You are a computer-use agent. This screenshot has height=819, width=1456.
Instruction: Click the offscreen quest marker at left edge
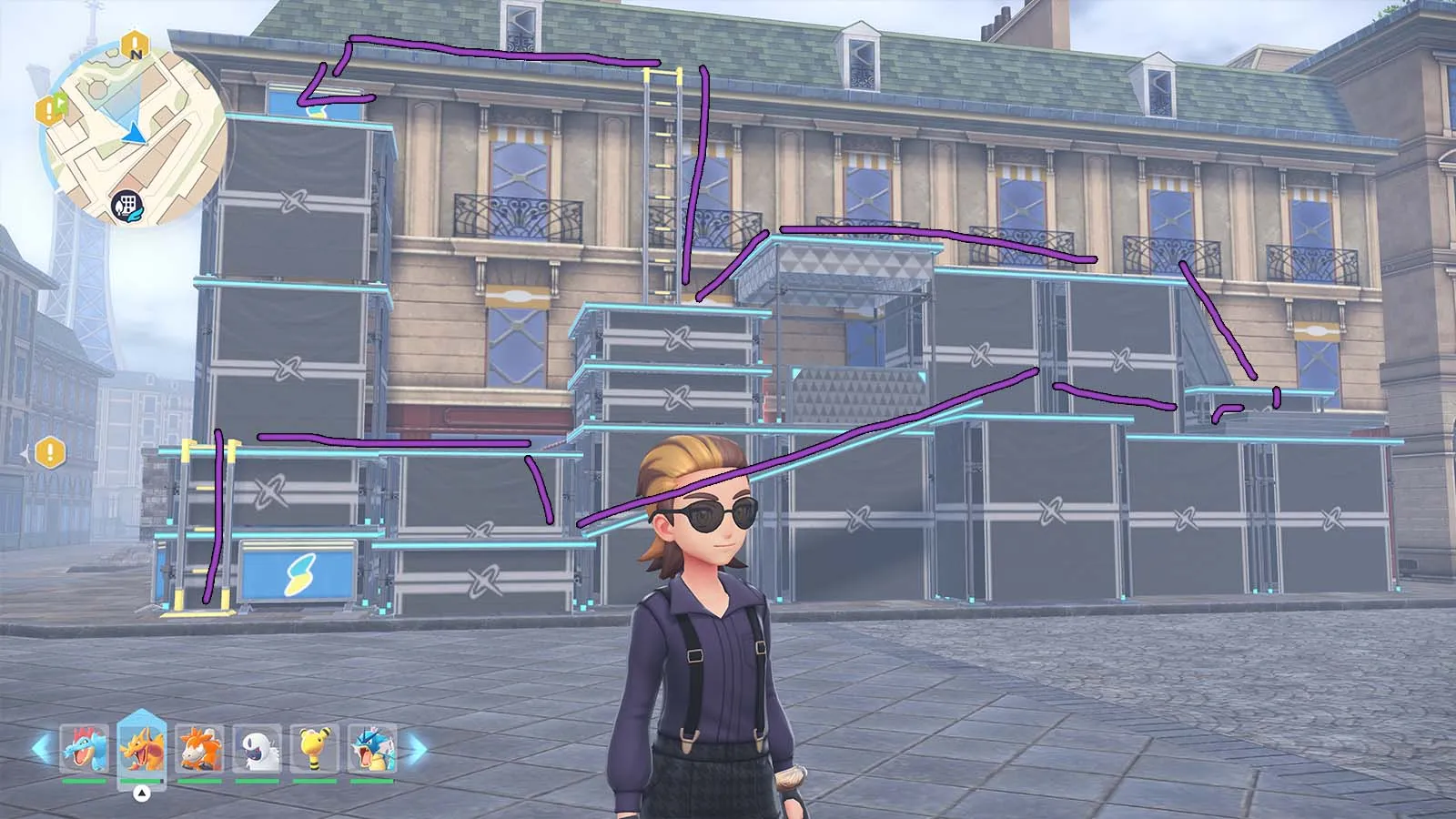tap(49, 451)
